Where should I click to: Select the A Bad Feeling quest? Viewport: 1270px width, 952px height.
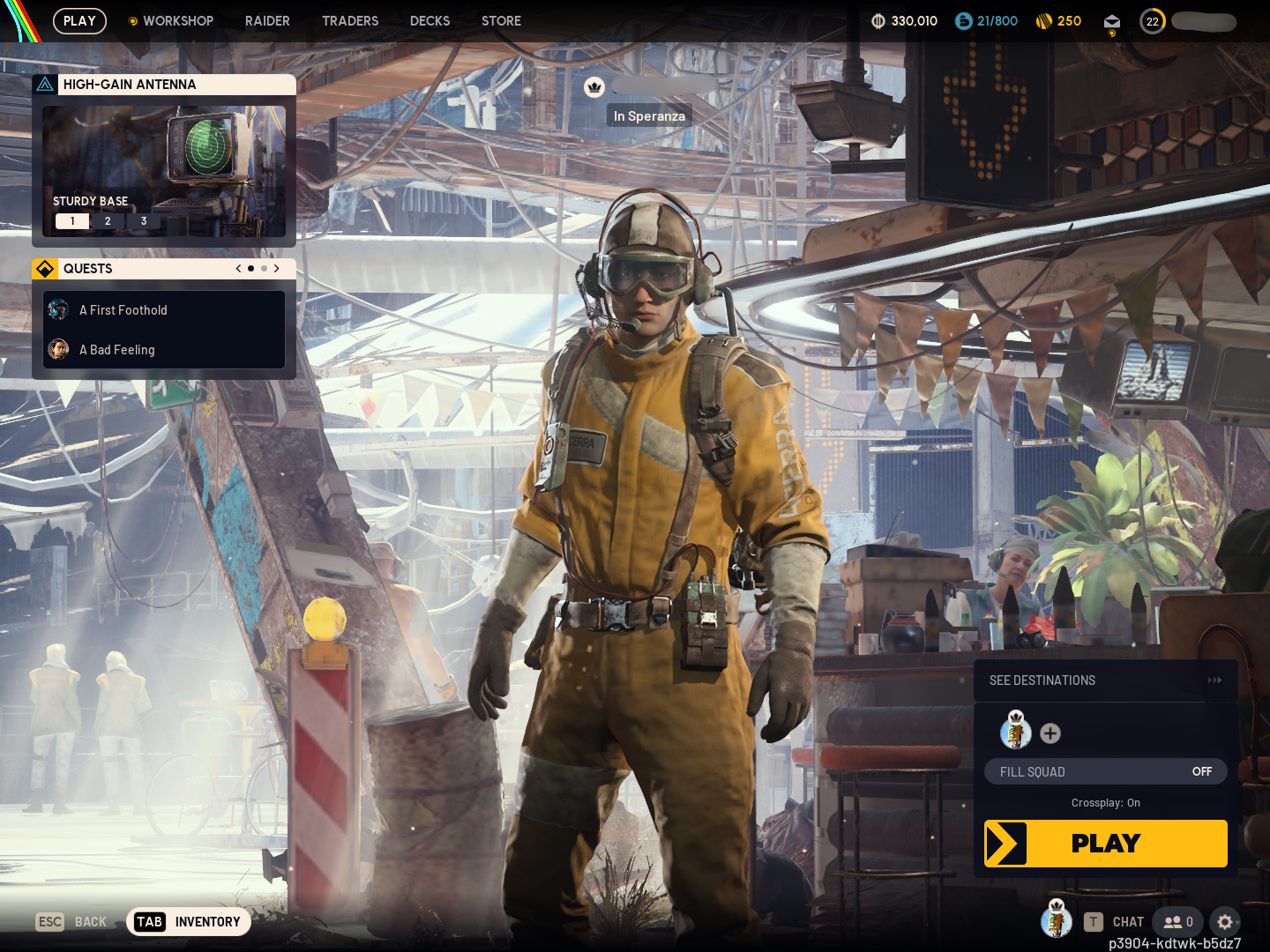[117, 350]
